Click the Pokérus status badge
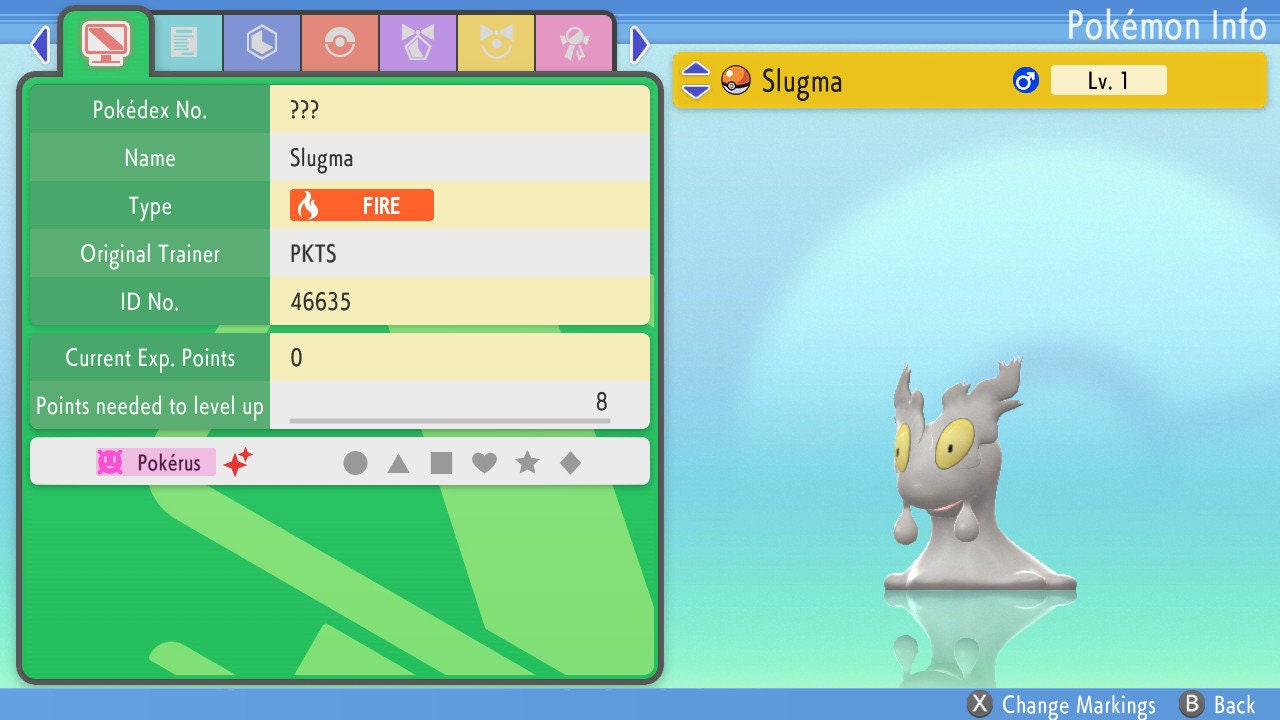1280x720 pixels. [x=156, y=463]
